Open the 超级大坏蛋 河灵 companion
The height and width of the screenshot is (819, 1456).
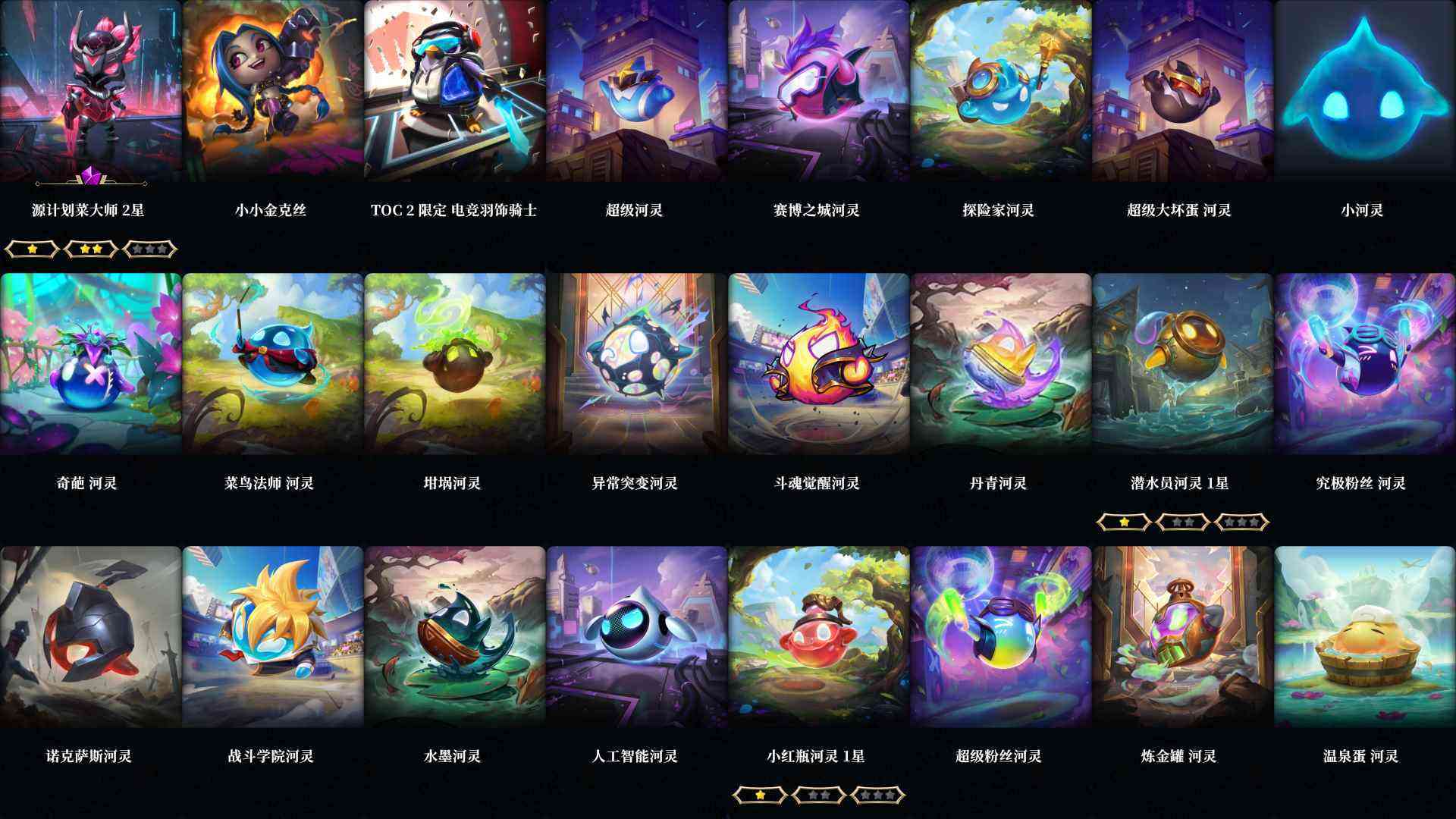pos(1181,91)
